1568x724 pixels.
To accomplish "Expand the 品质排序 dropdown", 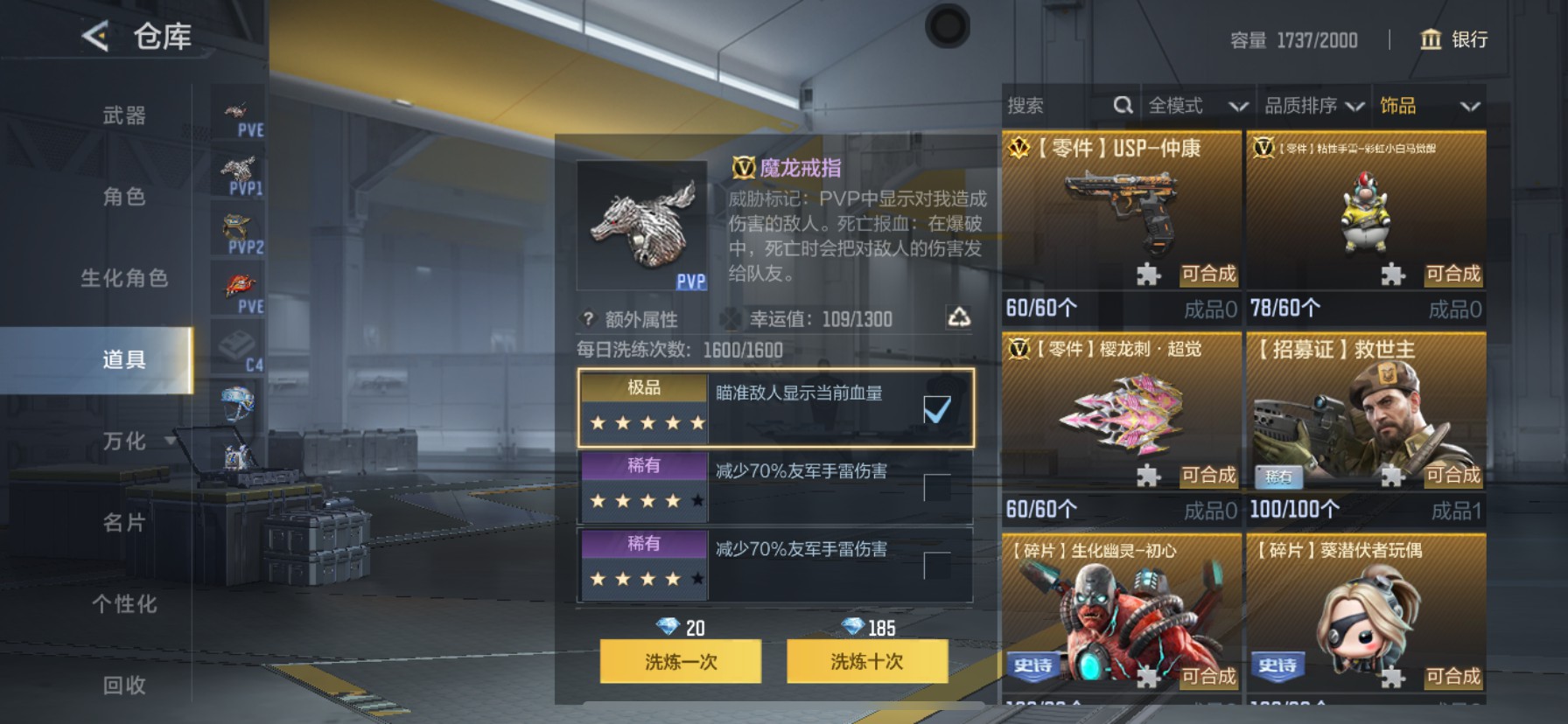I will pos(1312,105).
